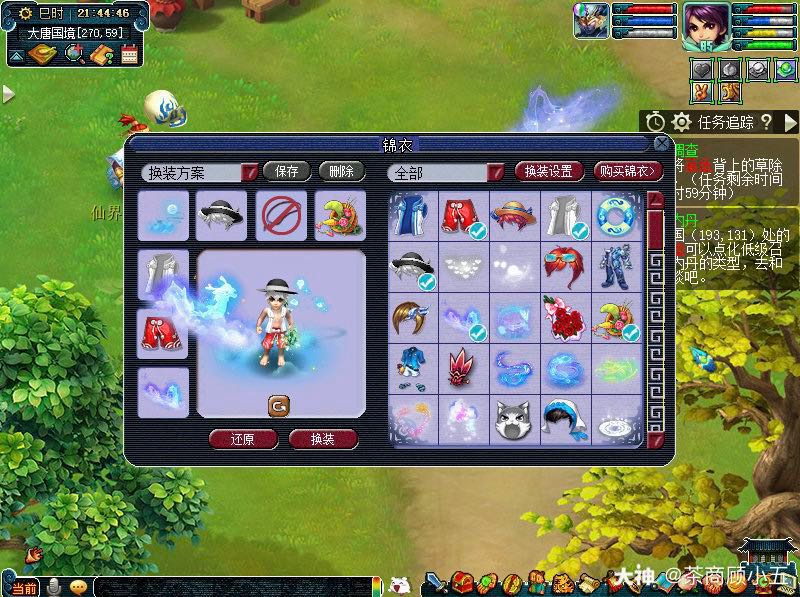Open the 全部 category filter dropdown
Image resolution: width=800 pixels, height=597 pixels.
[x=495, y=172]
